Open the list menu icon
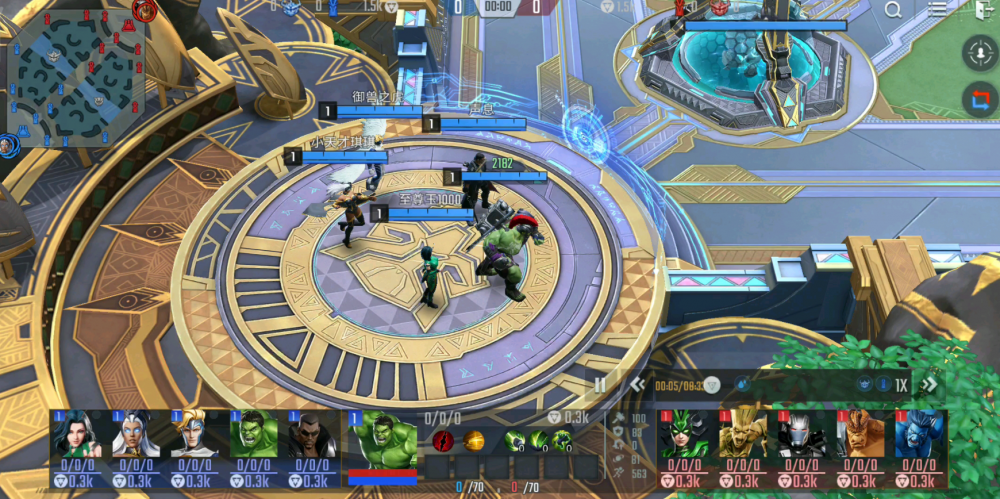This screenshot has height=499, width=1000. click(937, 10)
